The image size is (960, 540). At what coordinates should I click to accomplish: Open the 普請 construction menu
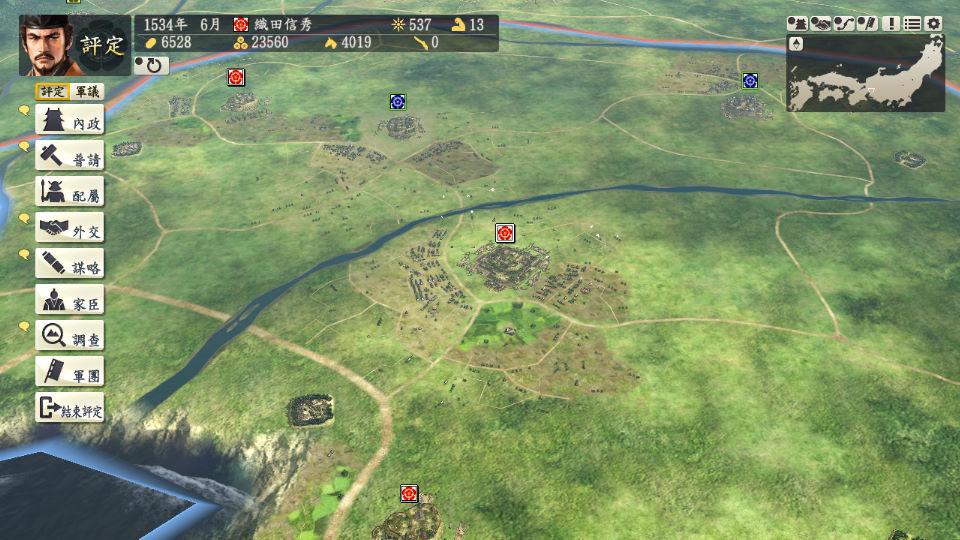(x=70, y=157)
